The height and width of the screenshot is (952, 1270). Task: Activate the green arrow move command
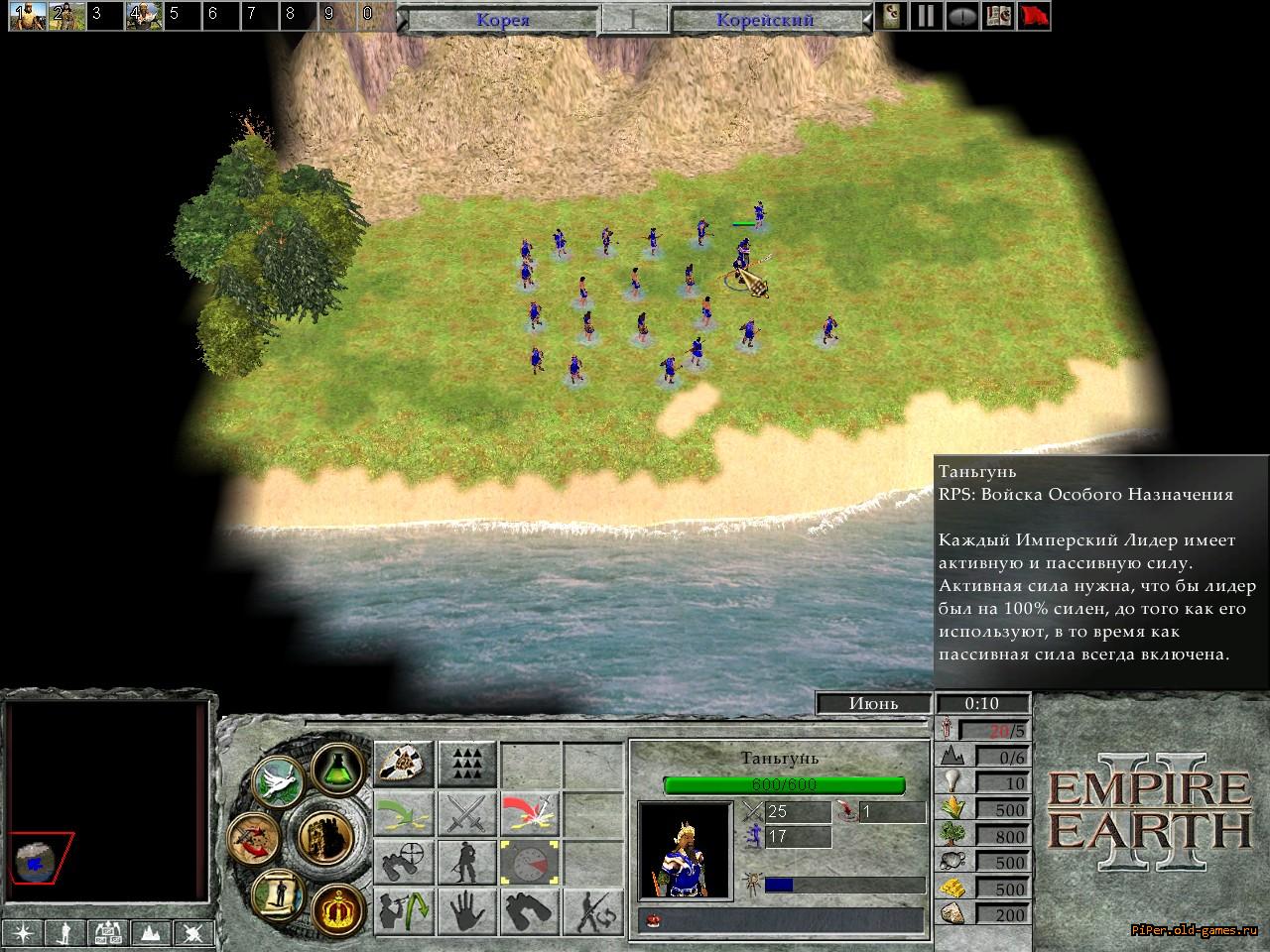[404, 814]
